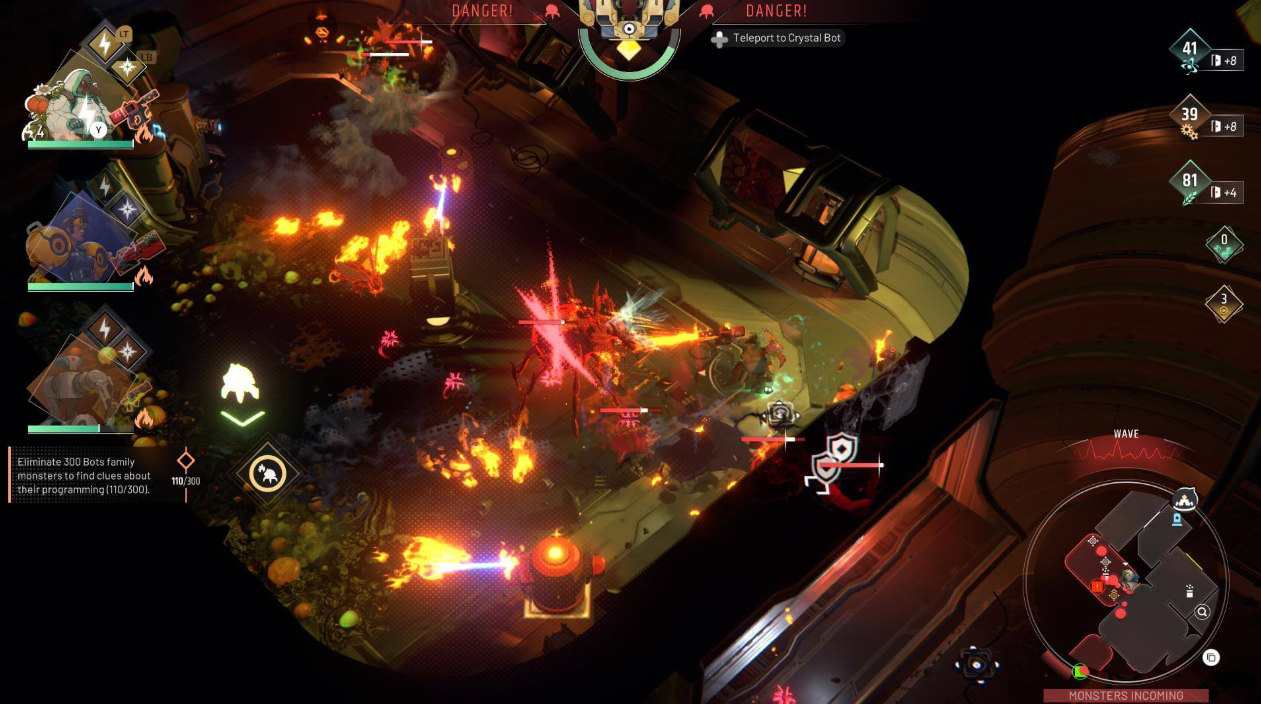Activate the white-hooded hero's star burst ability
Screen dimensions: 1261x704
point(128,68)
